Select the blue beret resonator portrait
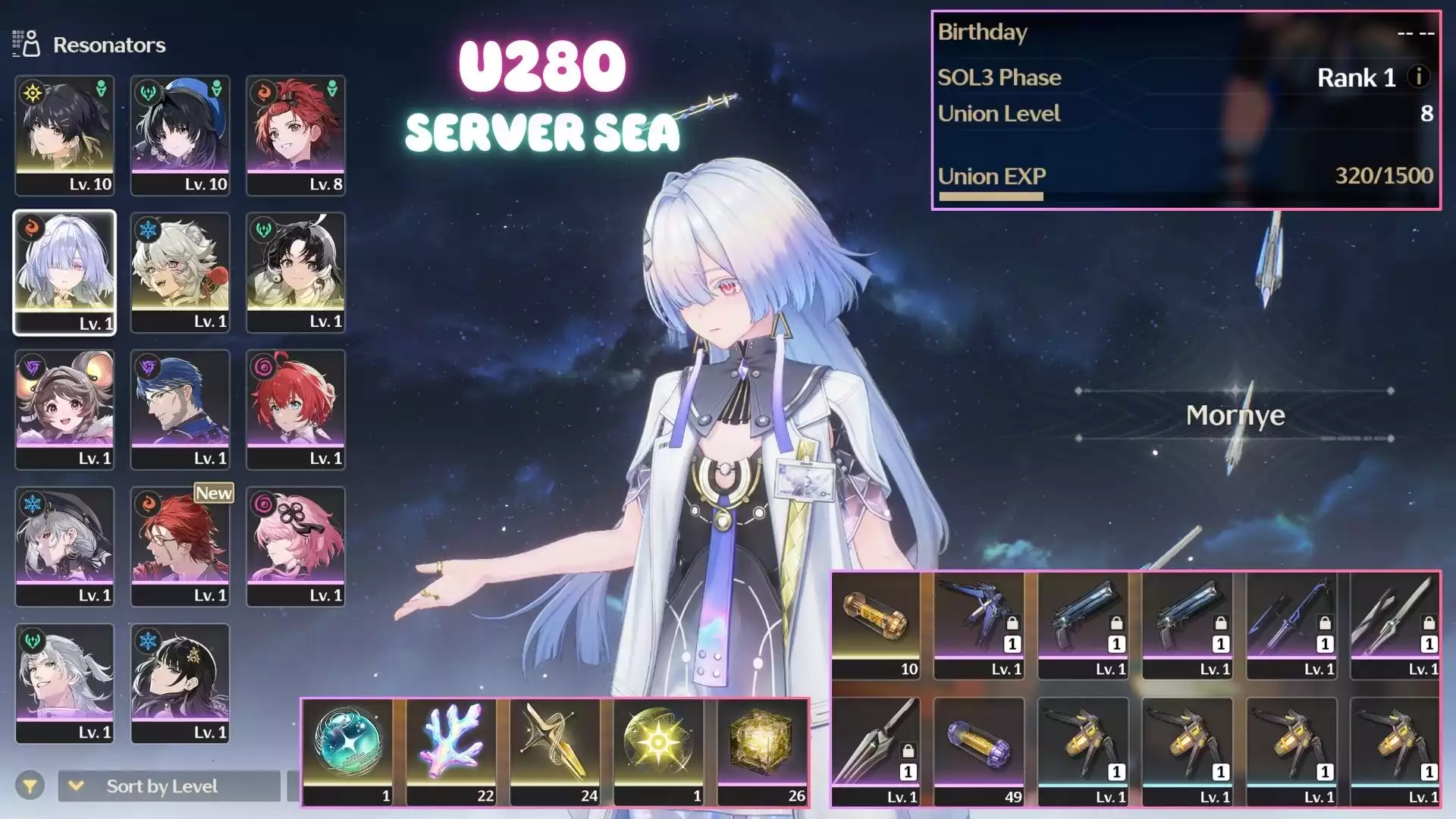The height and width of the screenshot is (819, 1456). 180,135
